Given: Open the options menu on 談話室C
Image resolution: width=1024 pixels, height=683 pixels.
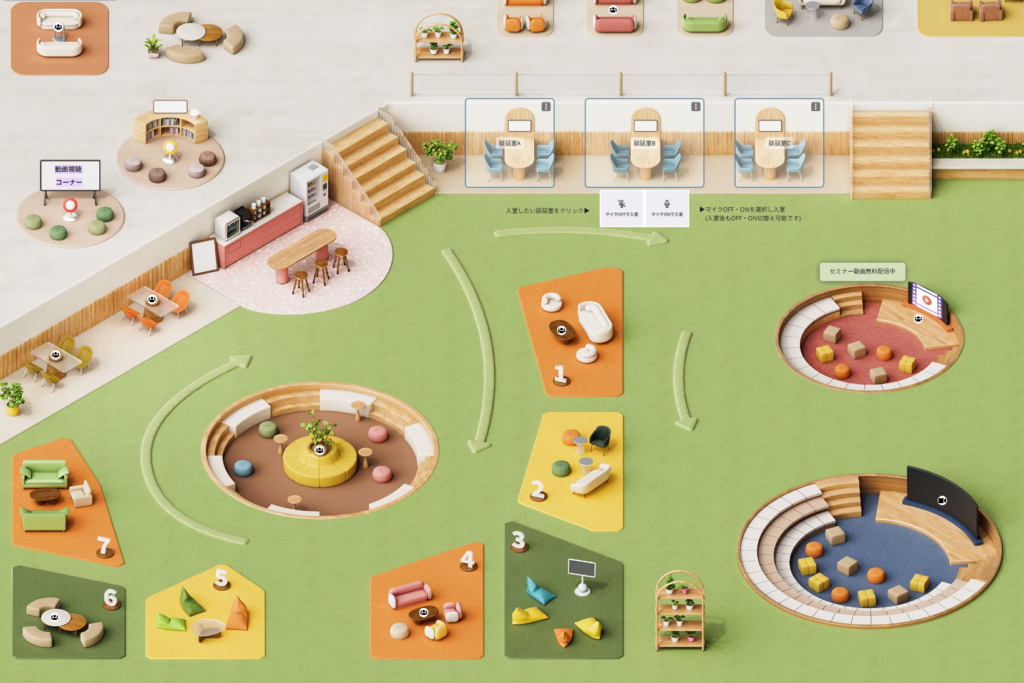Looking at the screenshot, I should (x=816, y=106).
